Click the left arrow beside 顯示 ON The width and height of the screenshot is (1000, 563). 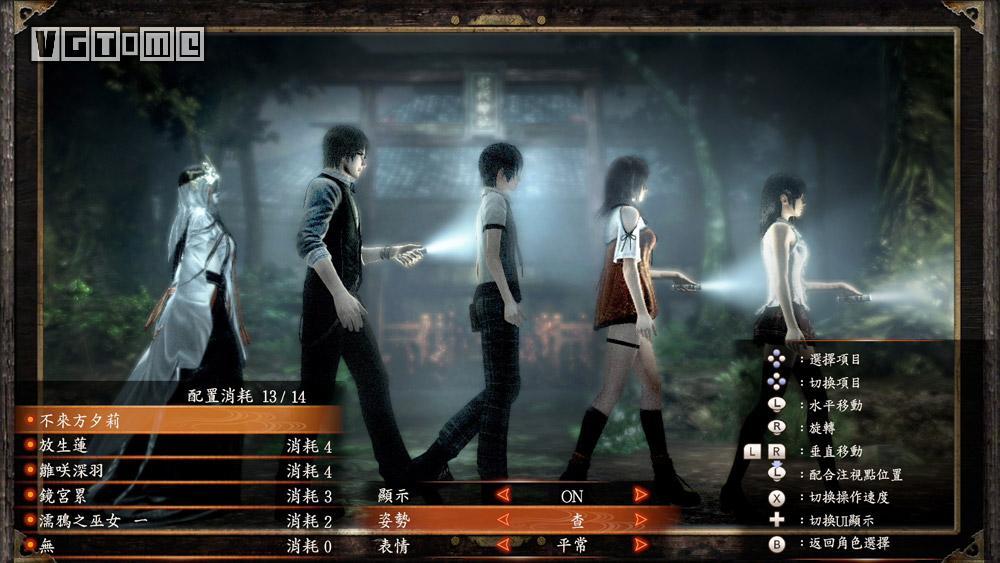click(x=504, y=495)
